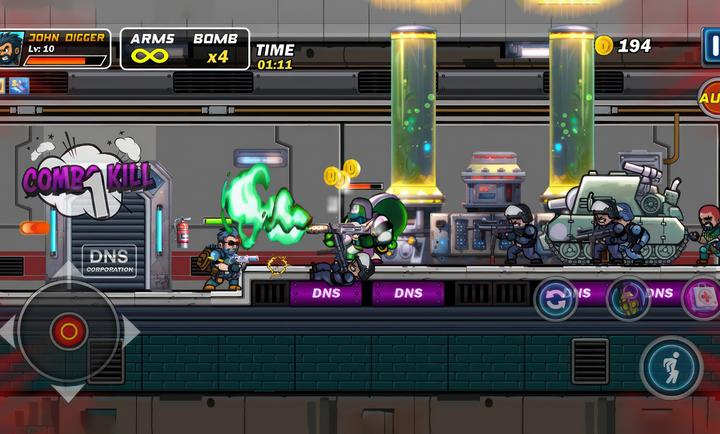Image resolution: width=720 pixels, height=434 pixels.
Task: Toggle the red AUTO fire button
Action: click(x=710, y=98)
